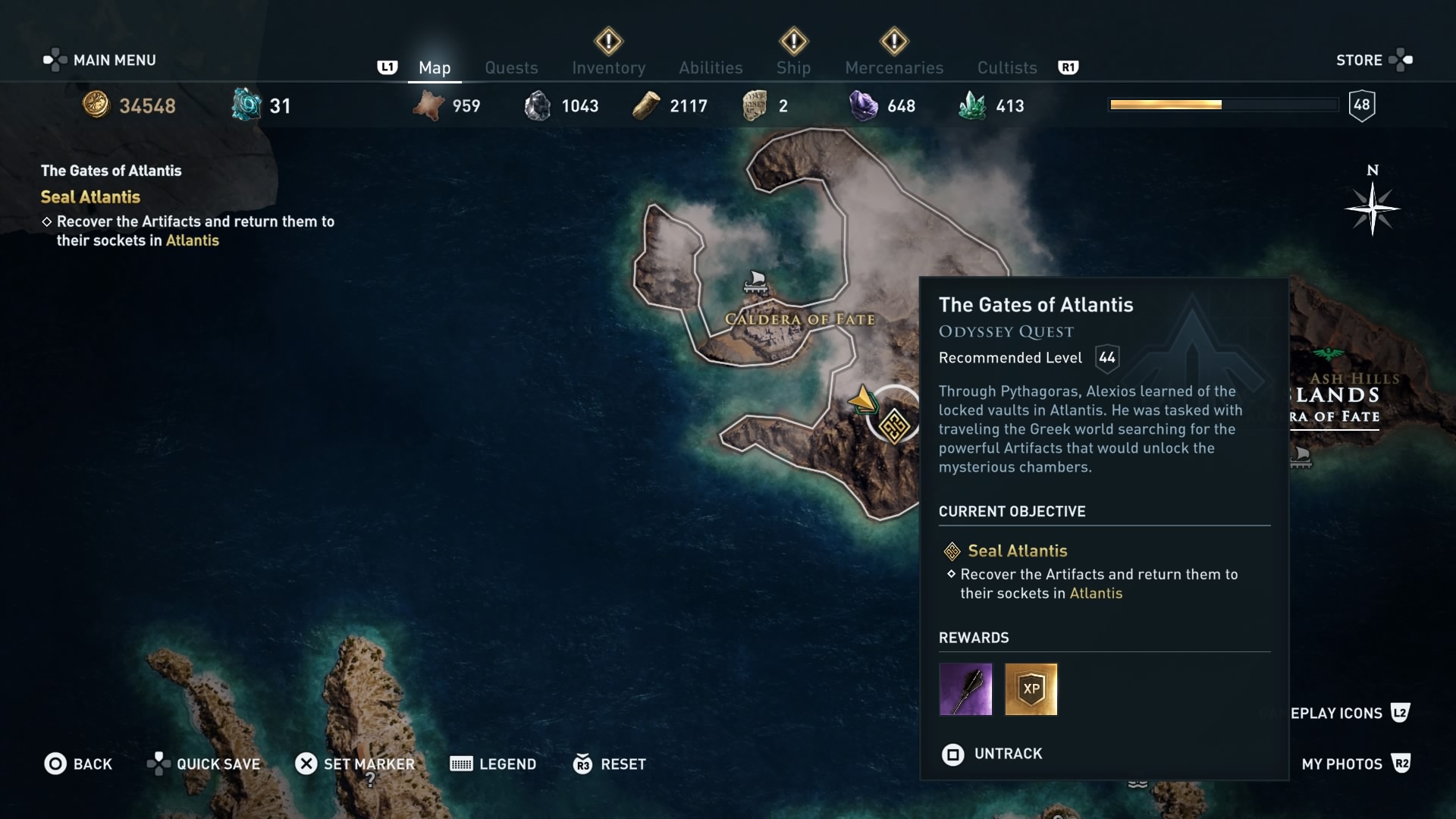1456x819 pixels.
Task: Expand the Ship notification indicator
Action: (x=793, y=42)
